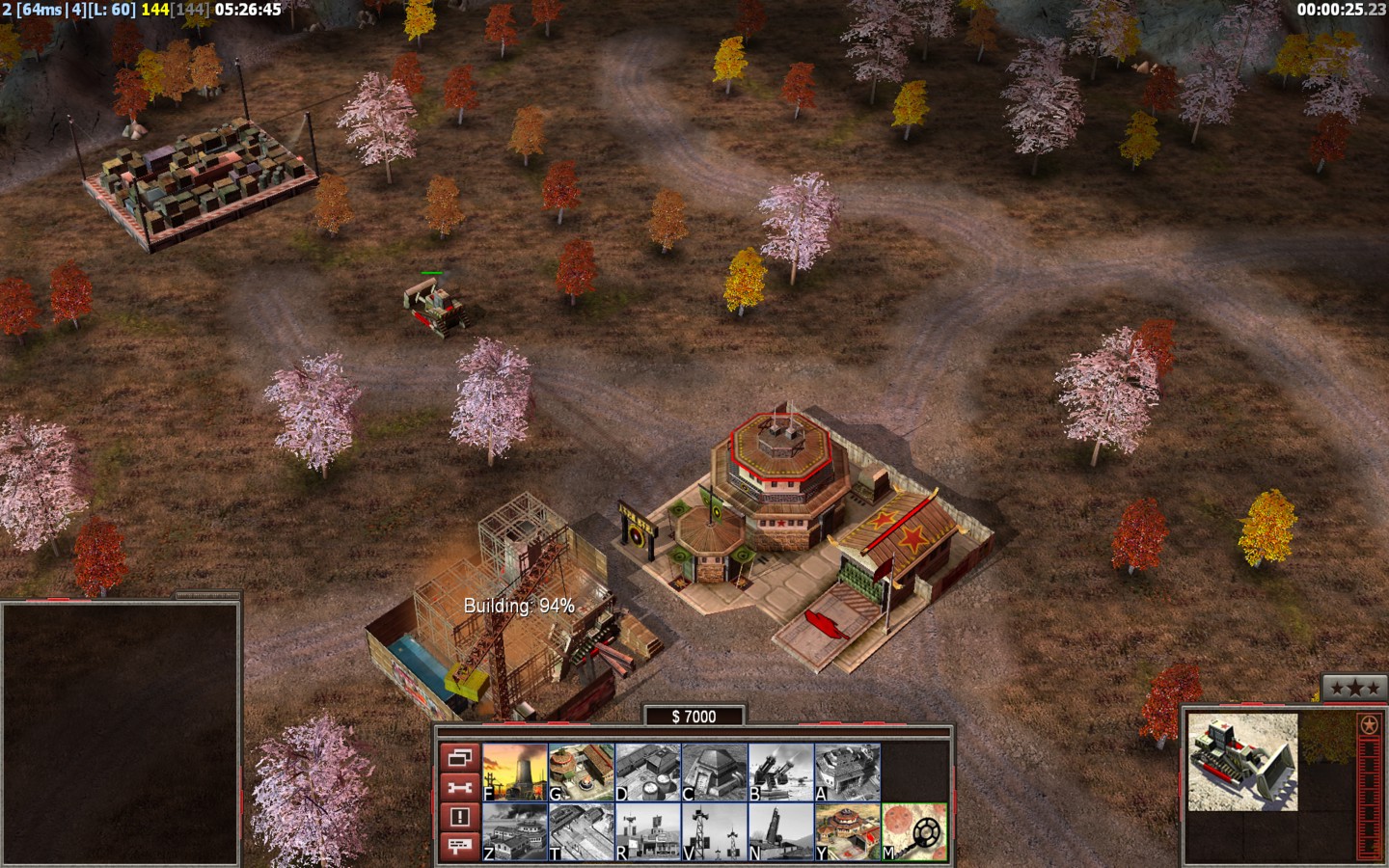Select the Nuclear Missile silo icon marked N
This screenshot has height=868, width=1389.
pos(781,831)
